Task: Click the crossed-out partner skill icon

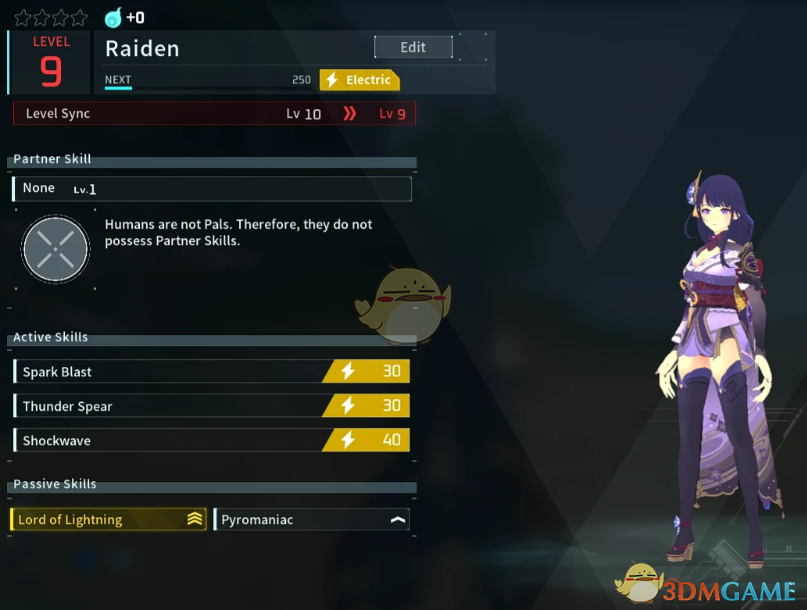Action: click(x=56, y=246)
